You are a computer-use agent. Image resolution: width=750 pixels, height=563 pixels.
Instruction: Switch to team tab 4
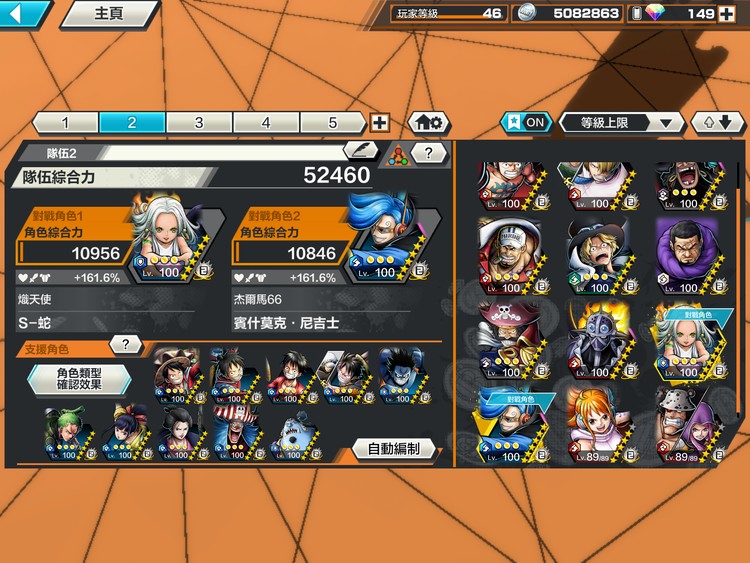[266, 123]
